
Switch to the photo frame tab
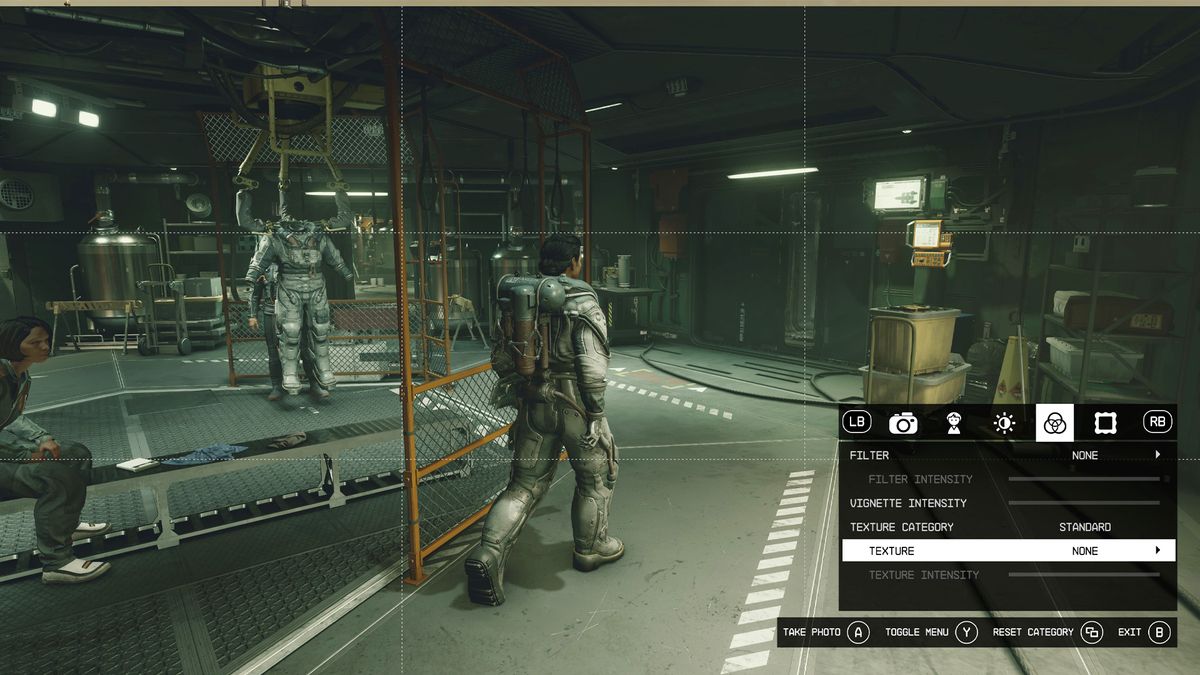pyautogui.click(x=1105, y=423)
